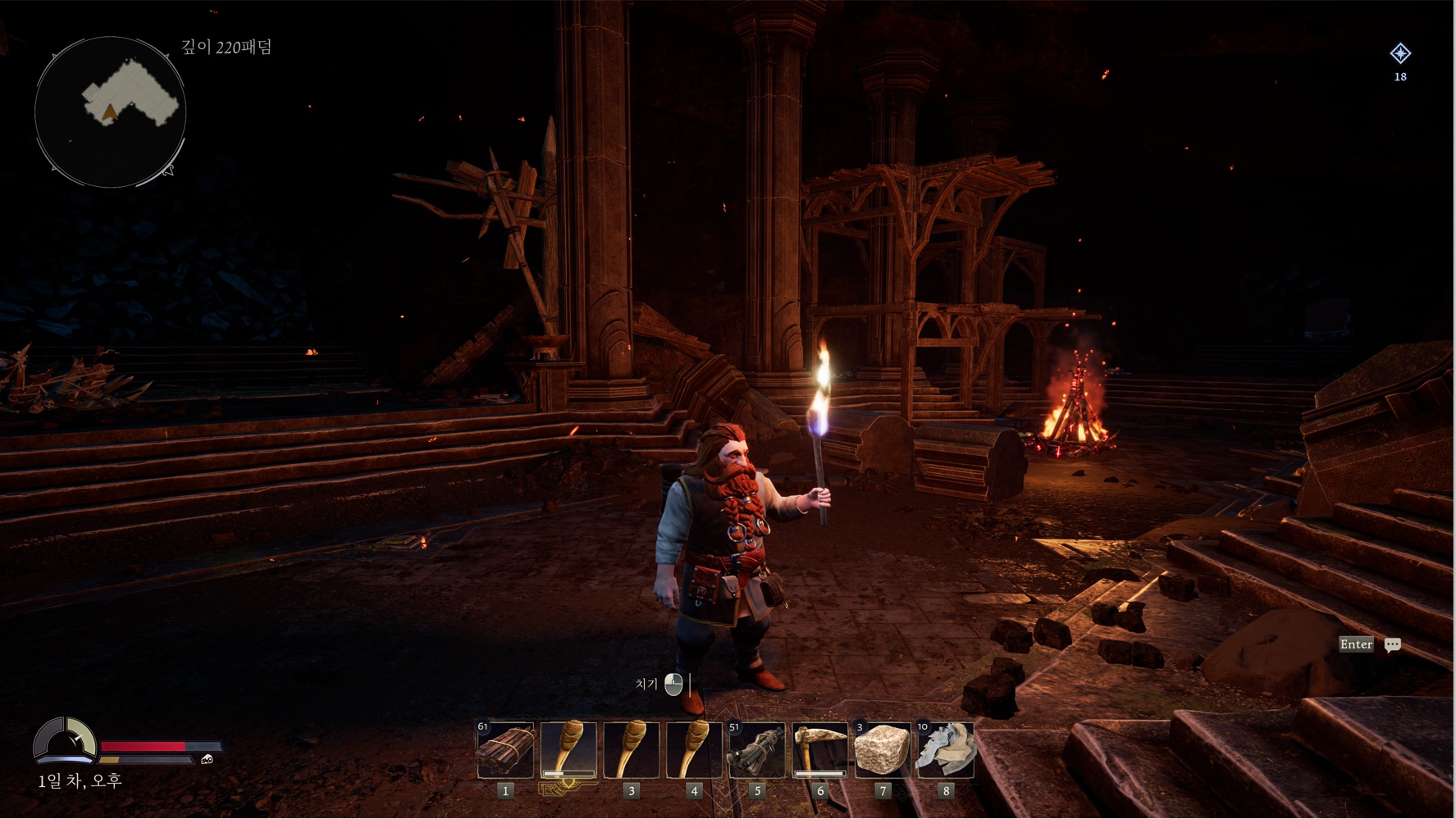Choose the highlighted torch hotbar slot
1456x819 pixels.
pos(568,749)
